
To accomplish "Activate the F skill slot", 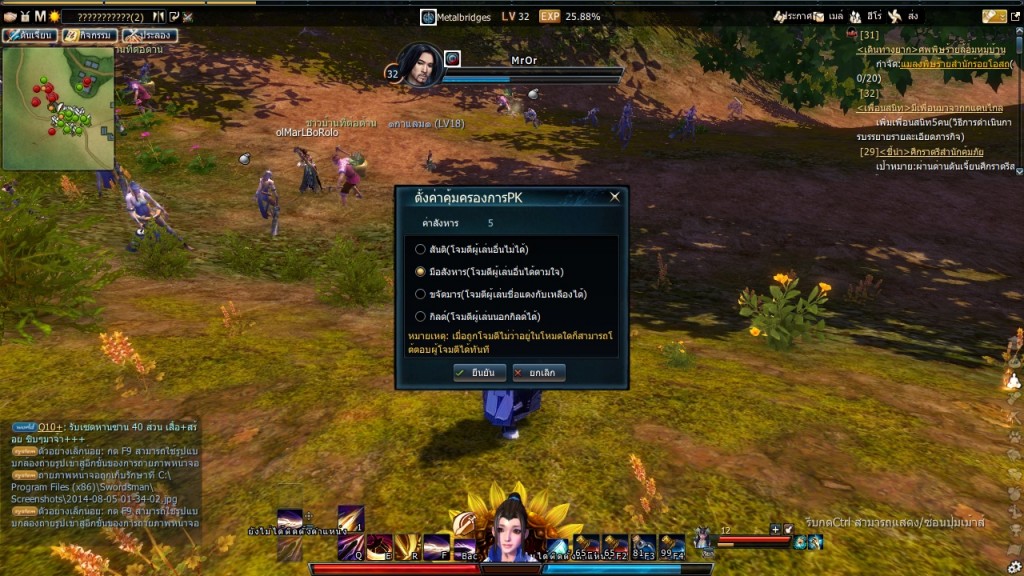I will (x=437, y=546).
